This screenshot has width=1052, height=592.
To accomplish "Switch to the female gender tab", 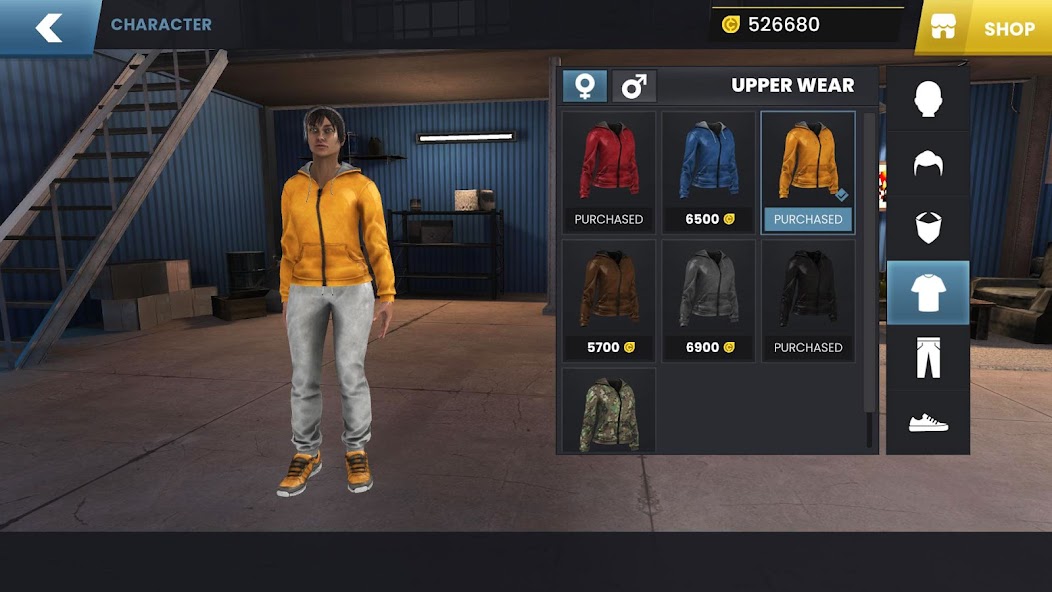I will (x=584, y=86).
